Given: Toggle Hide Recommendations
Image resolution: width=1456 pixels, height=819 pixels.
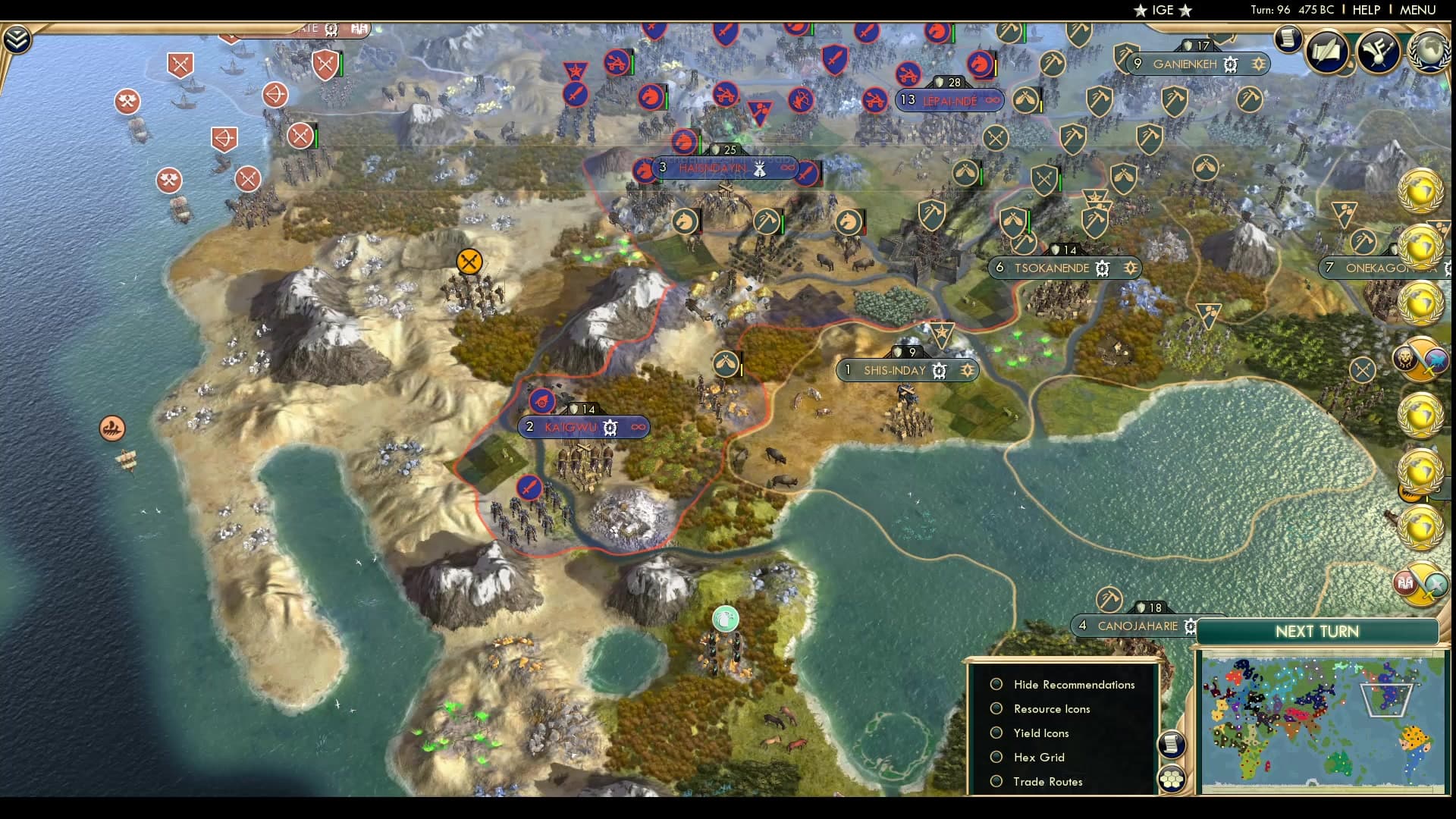Looking at the screenshot, I should coord(996,684).
